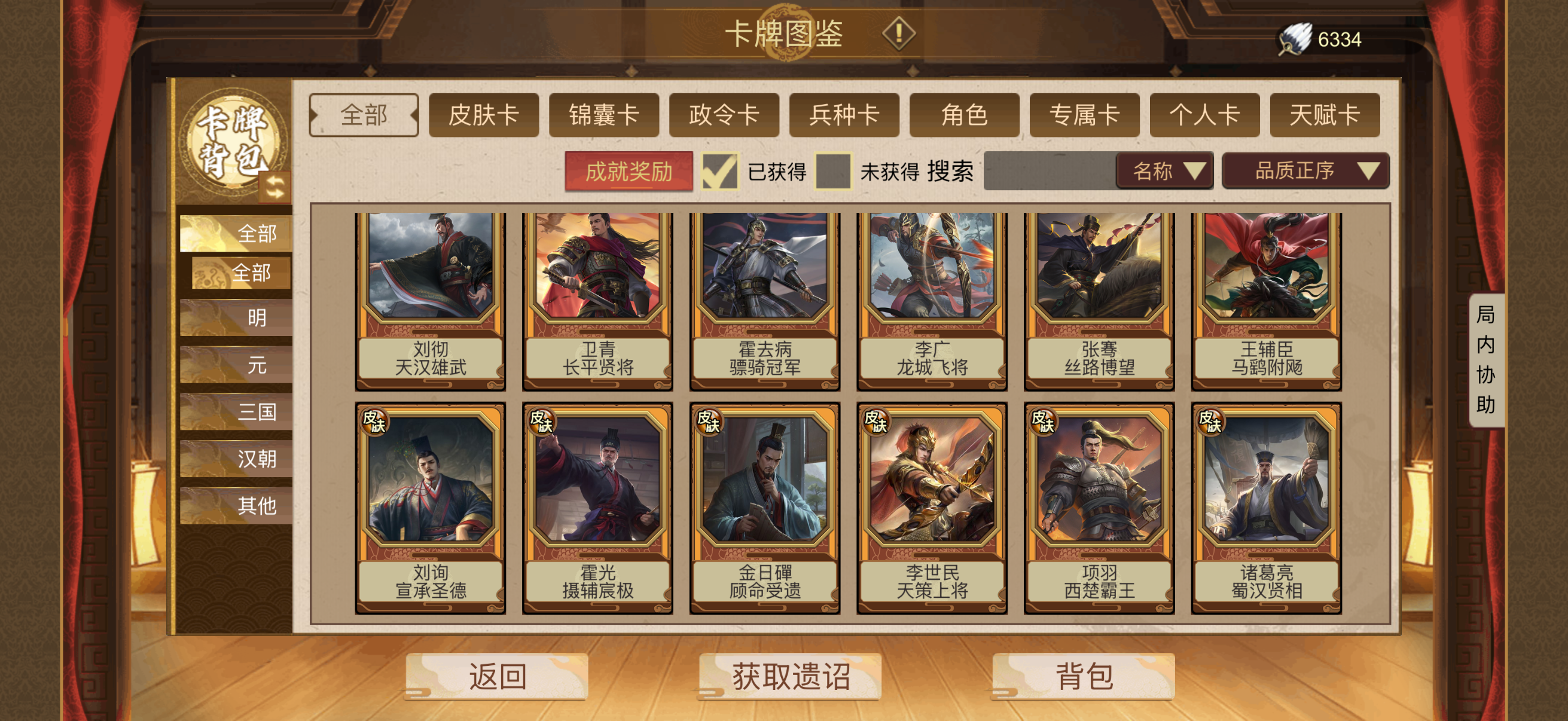Open the 名称 sort dropdown
Viewport: 1568px width, 721px height.
point(1163,172)
